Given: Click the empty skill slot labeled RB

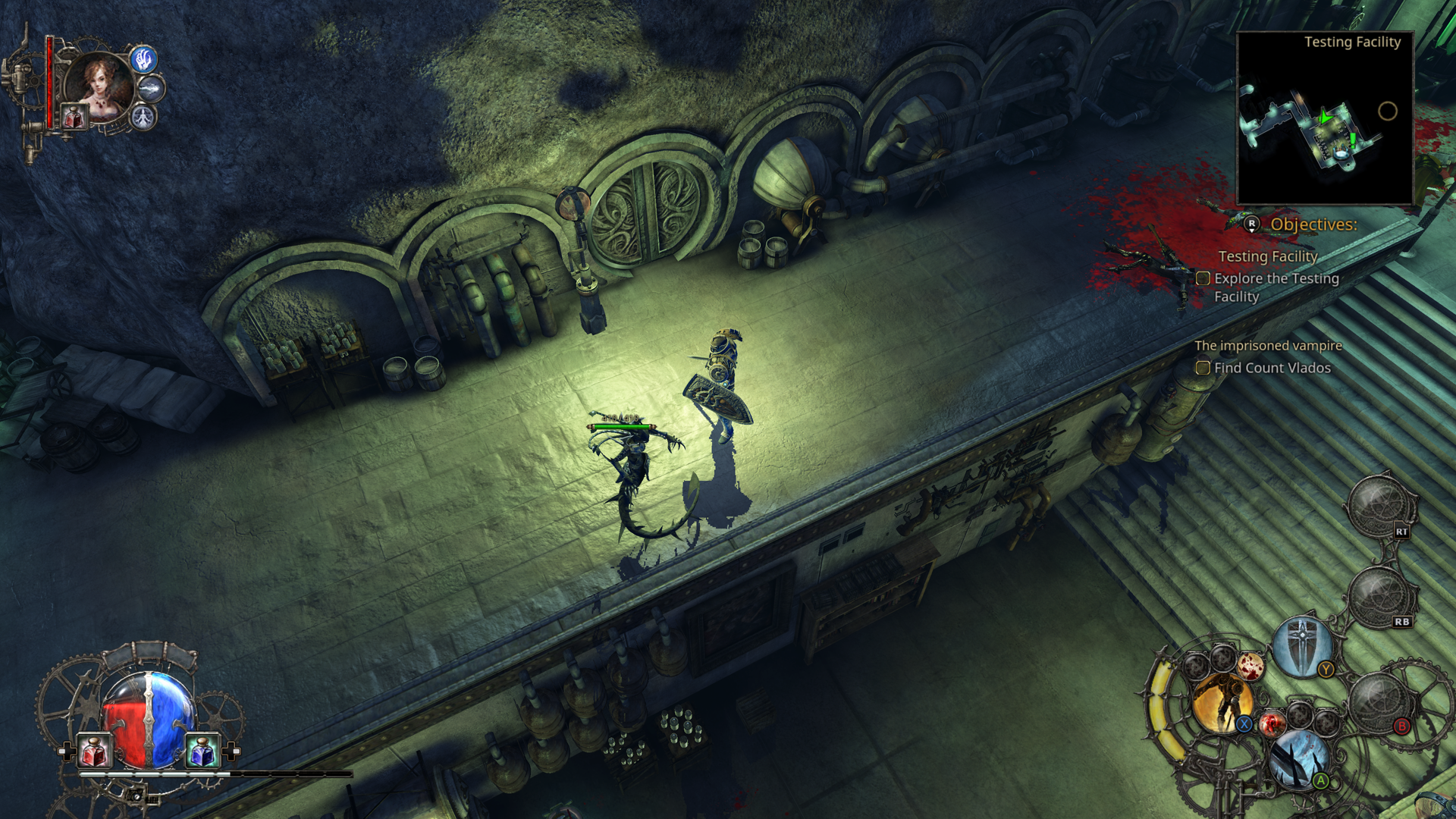Looking at the screenshot, I should [1380, 598].
